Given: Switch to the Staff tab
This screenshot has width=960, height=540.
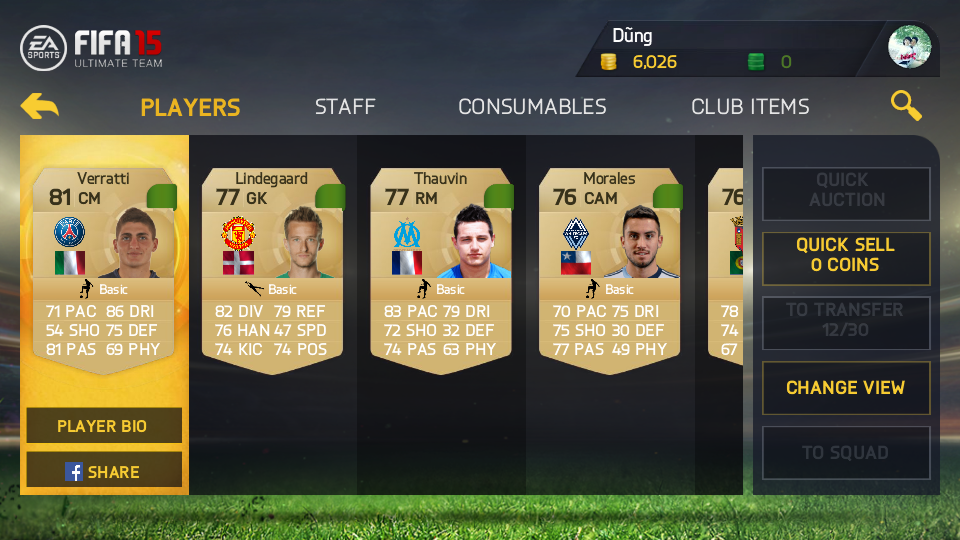Looking at the screenshot, I should (x=345, y=107).
